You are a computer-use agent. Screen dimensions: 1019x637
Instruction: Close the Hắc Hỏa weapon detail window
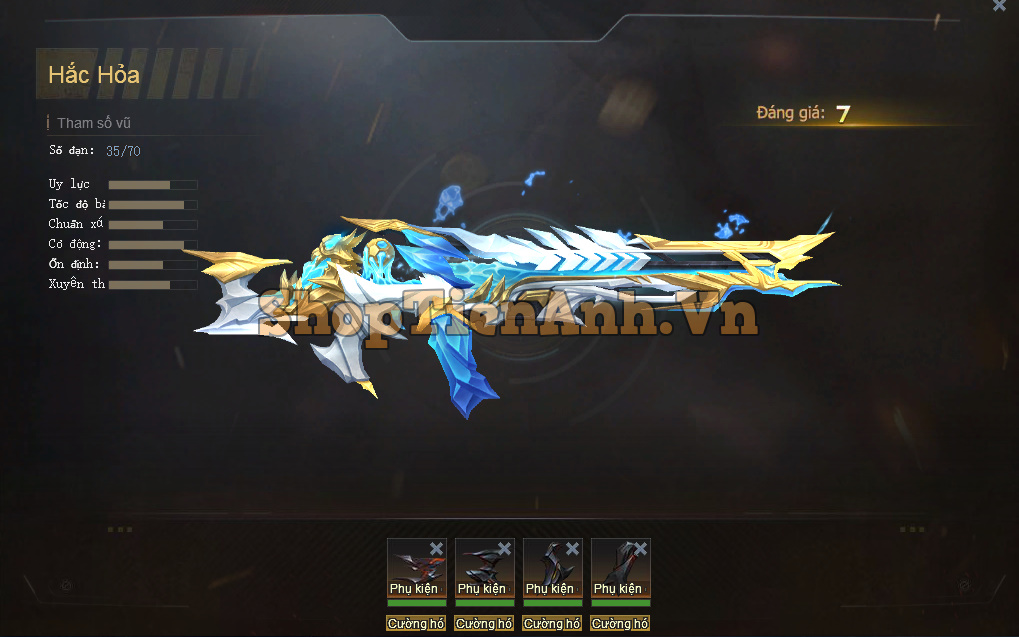pyautogui.click(x=999, y=6)
